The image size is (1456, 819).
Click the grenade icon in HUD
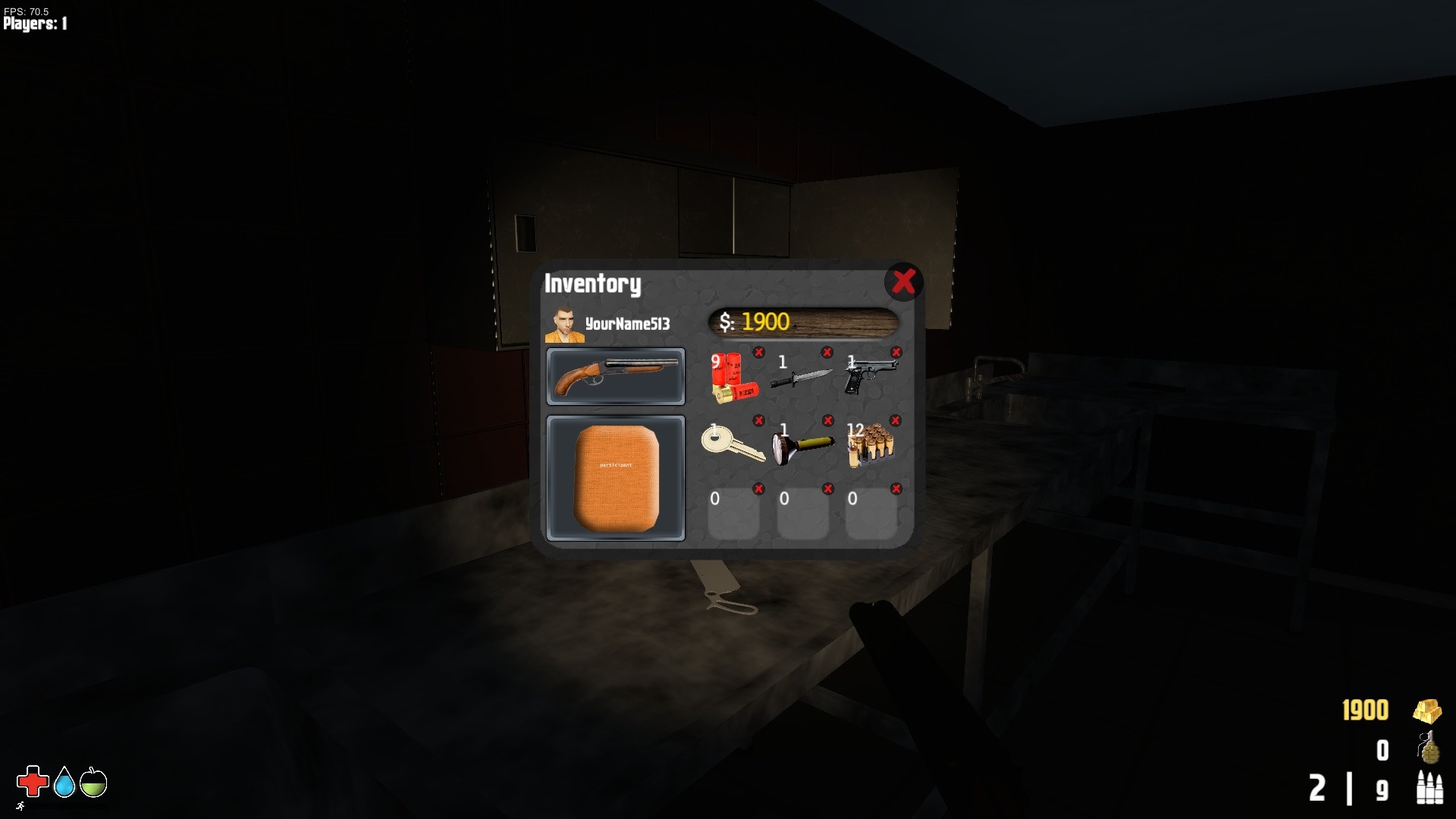click(1429, 749)
